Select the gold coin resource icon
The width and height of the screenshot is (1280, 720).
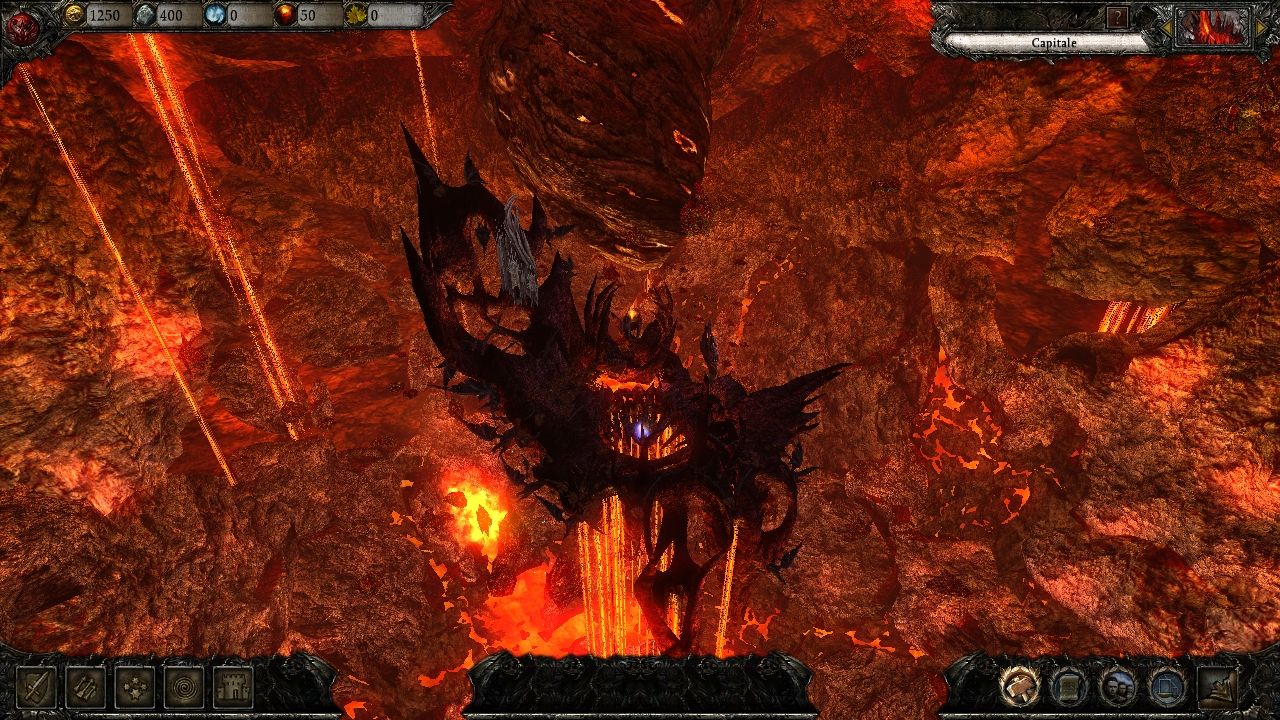74,15
